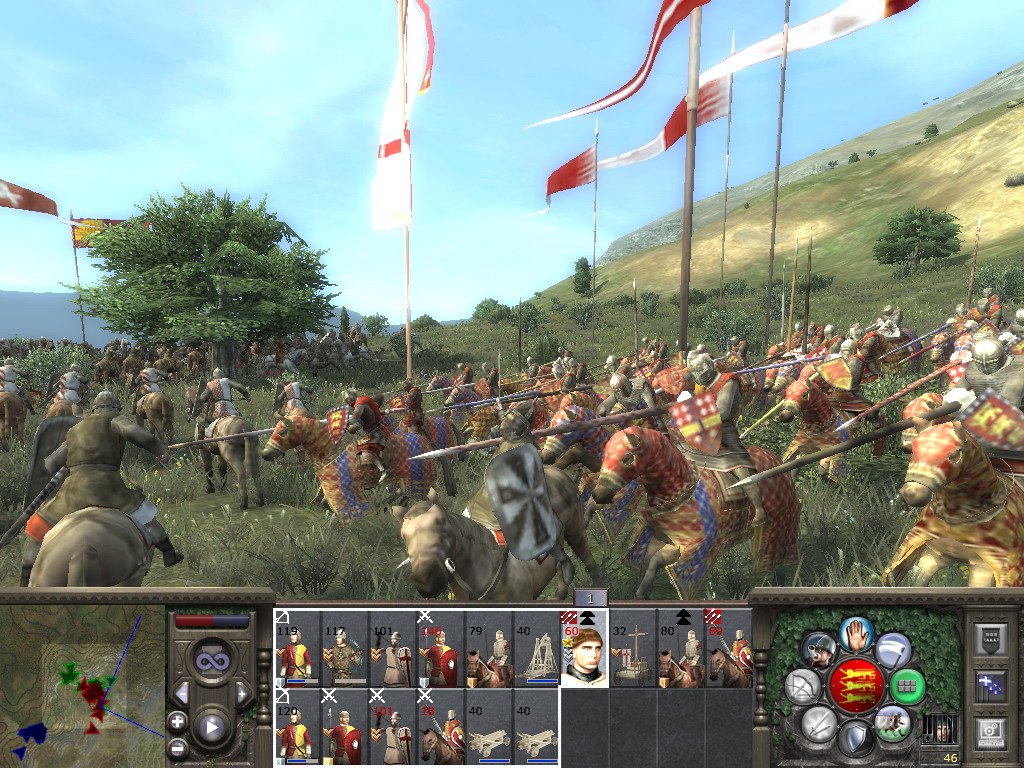Screen dimensions: 1024x768
Task: Activate the helmeted soldier special ability icon
Action: (x=818, y=649)
